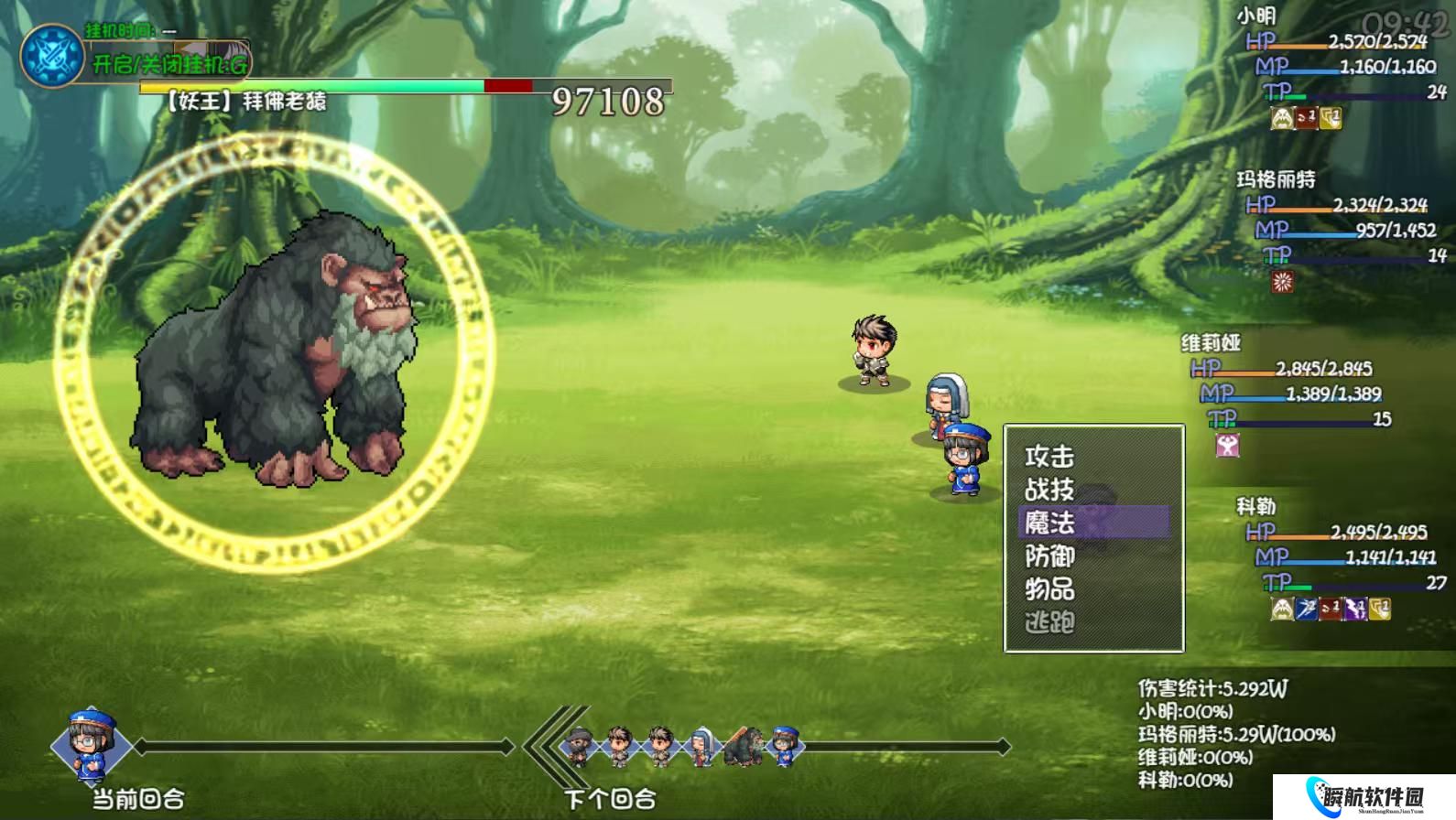
Task: Open the 物品 items command
Action: 1049,588
